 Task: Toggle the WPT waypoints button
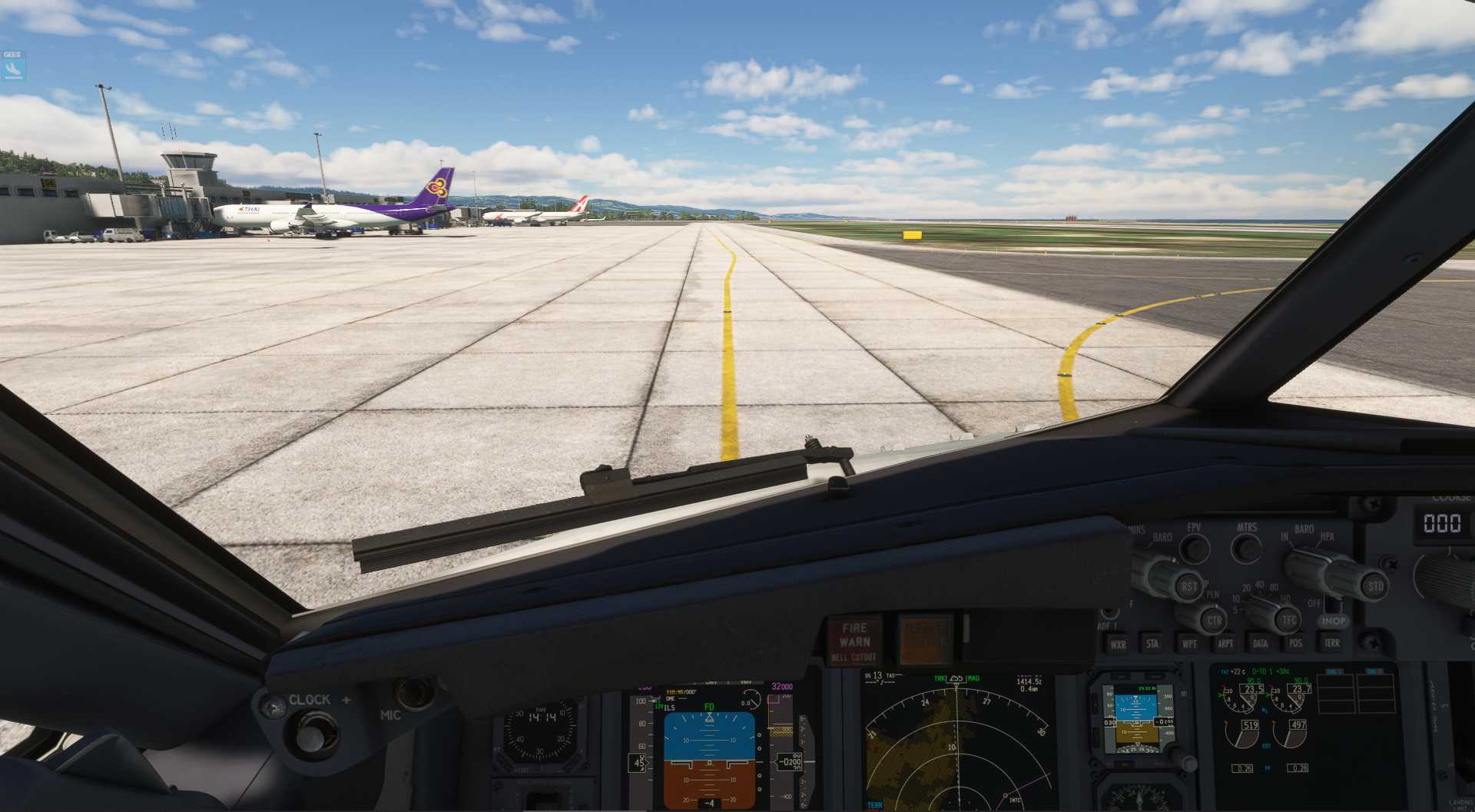click(x=1189, y=644)
